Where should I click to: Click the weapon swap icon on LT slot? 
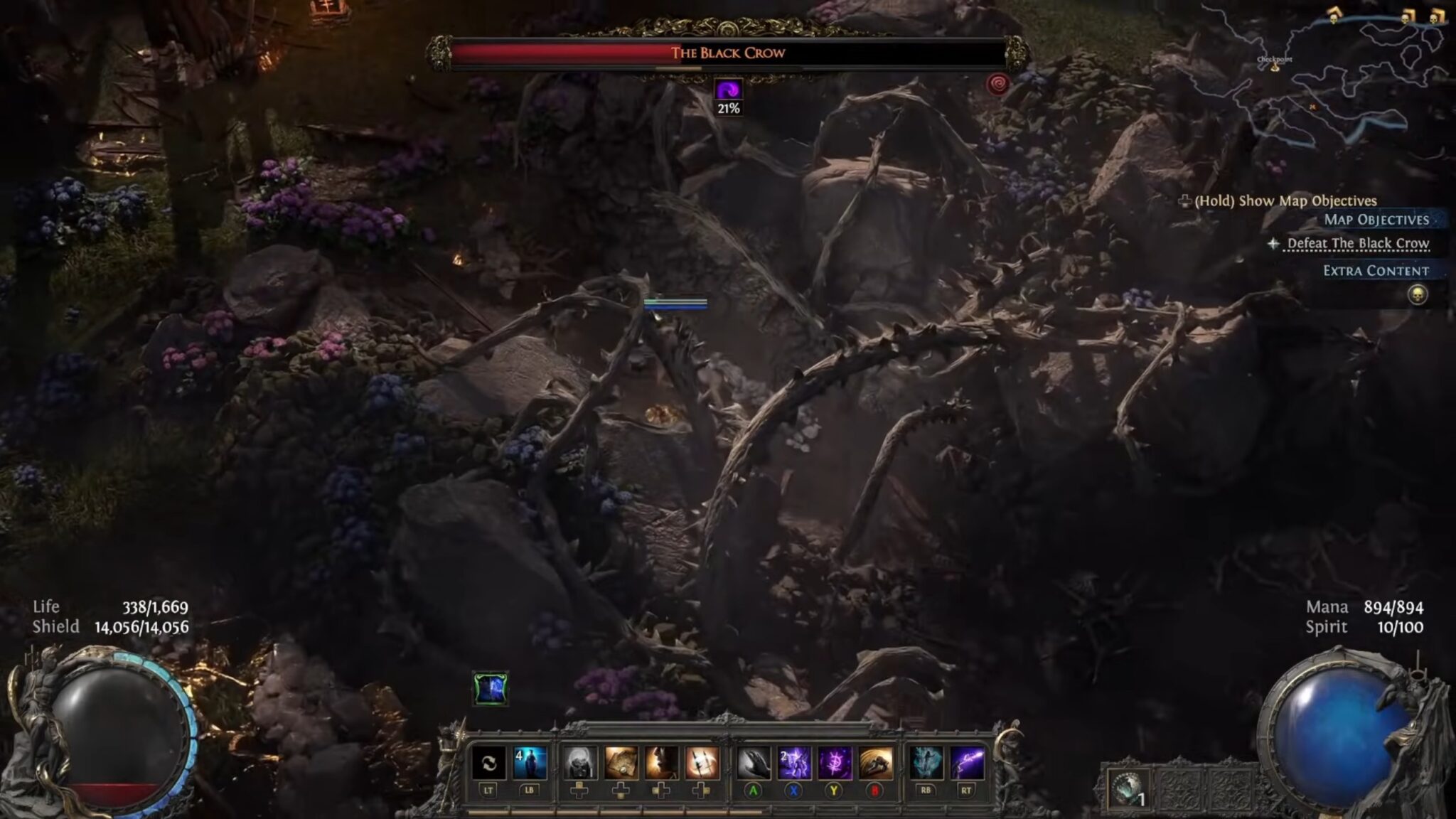pos(488,761)
